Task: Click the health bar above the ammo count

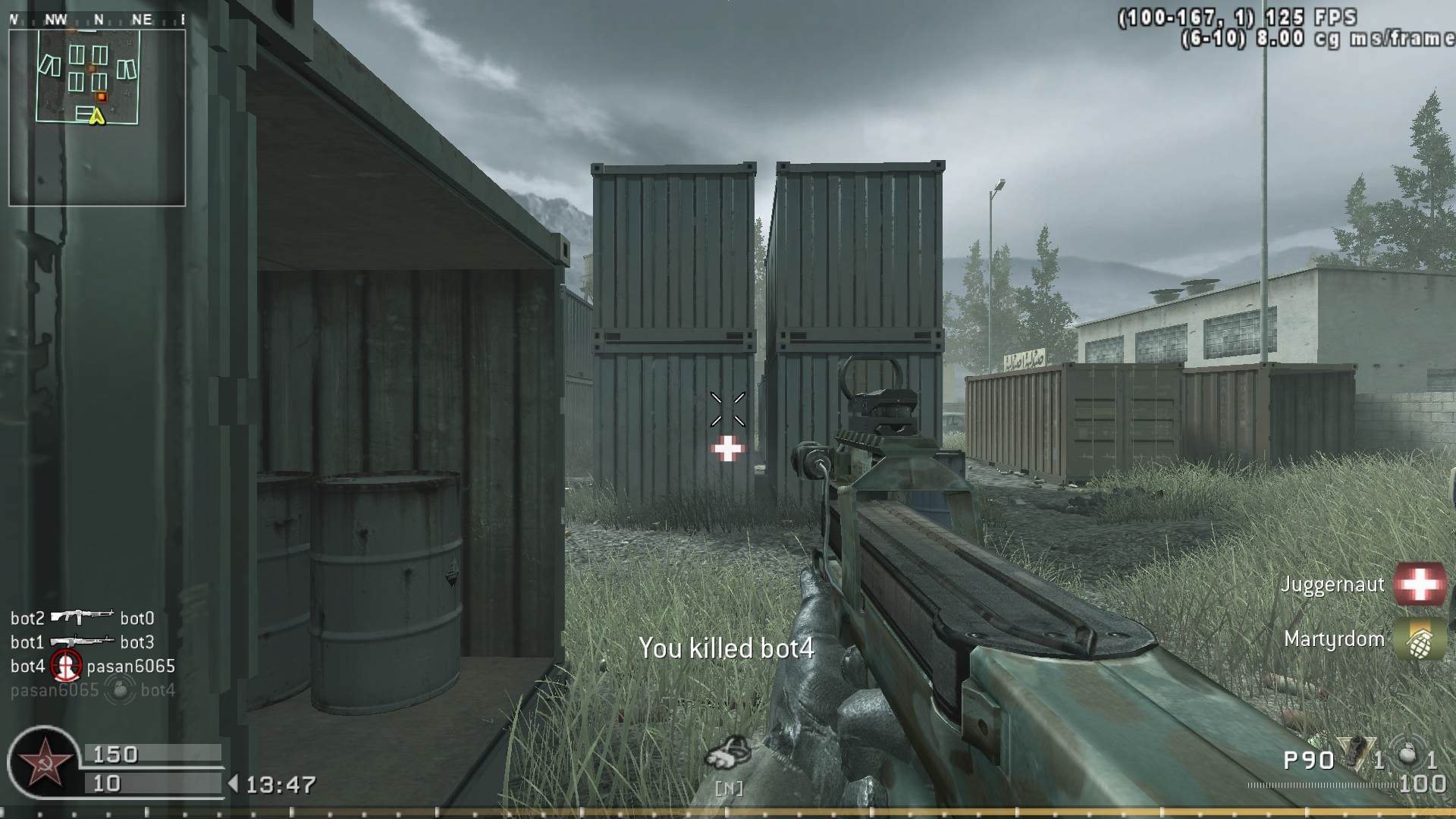Action: click(x=152, y=755)
